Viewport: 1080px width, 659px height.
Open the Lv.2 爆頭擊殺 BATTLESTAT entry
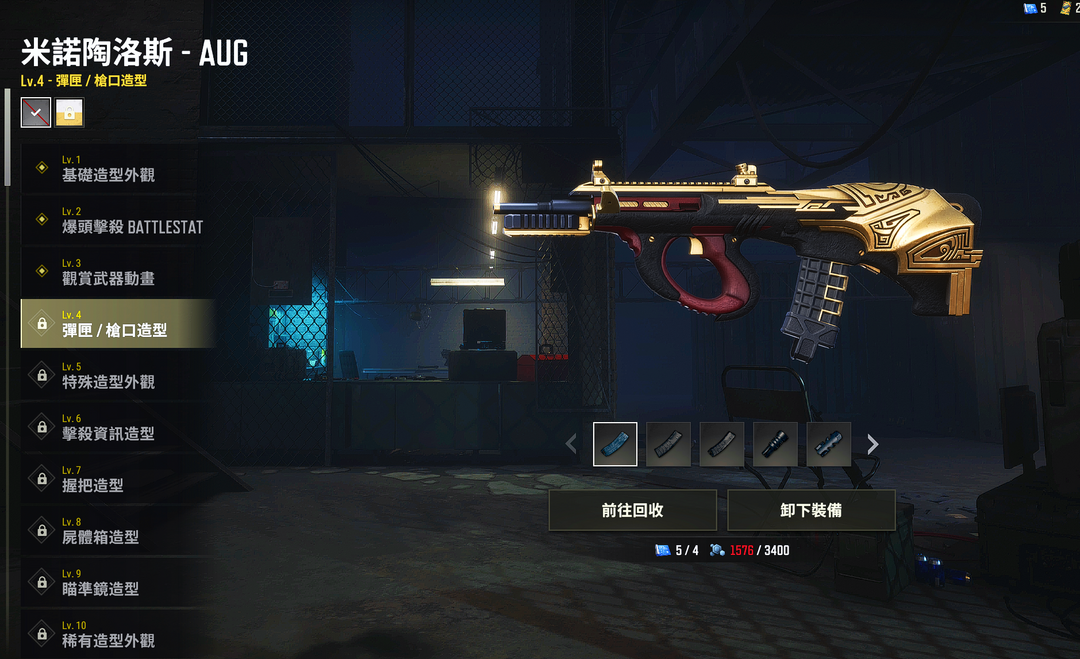pos(118,221)
